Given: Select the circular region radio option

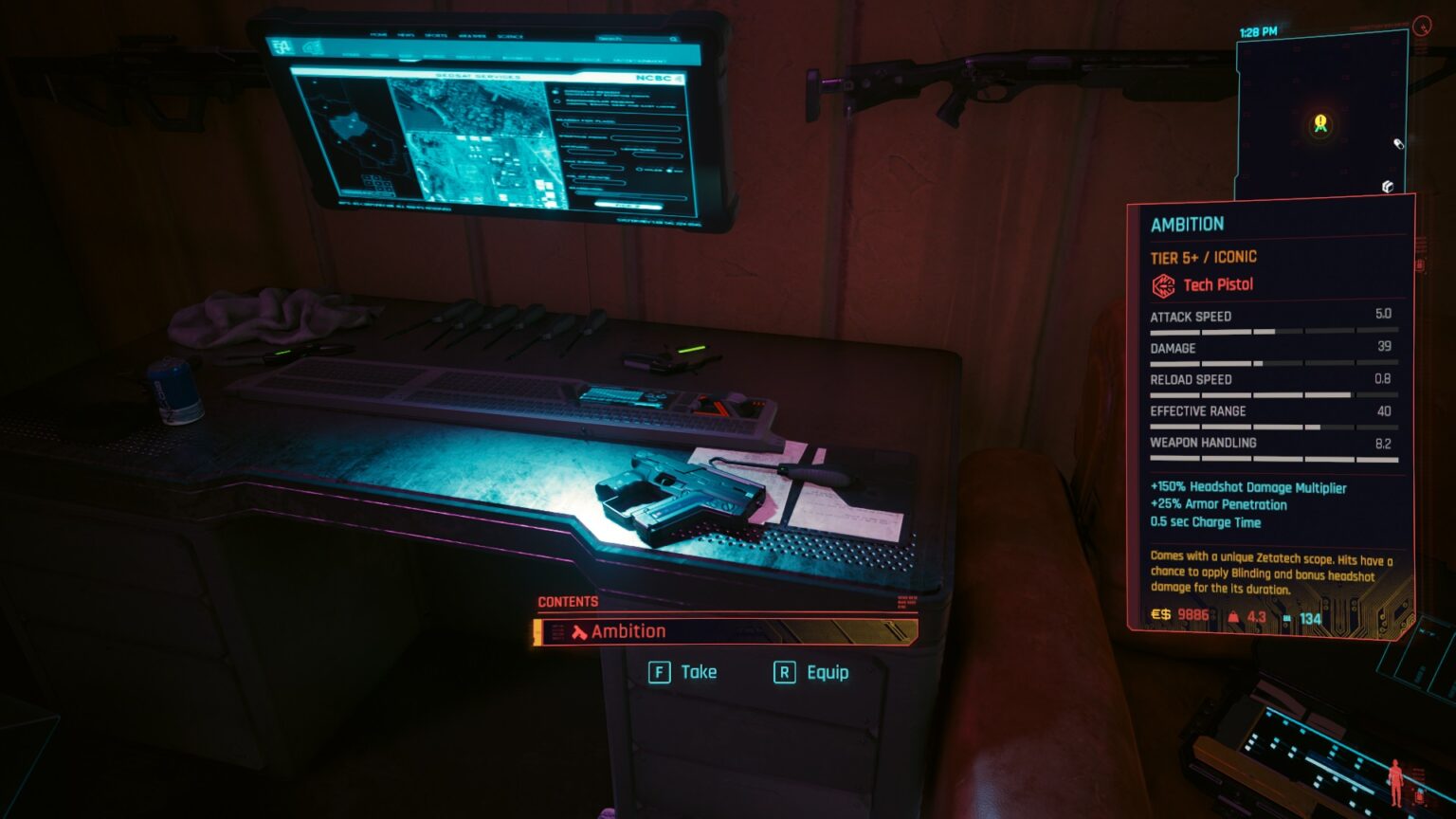Looking at the screenshot, I should pyautogui.click(x=555, y=91).
